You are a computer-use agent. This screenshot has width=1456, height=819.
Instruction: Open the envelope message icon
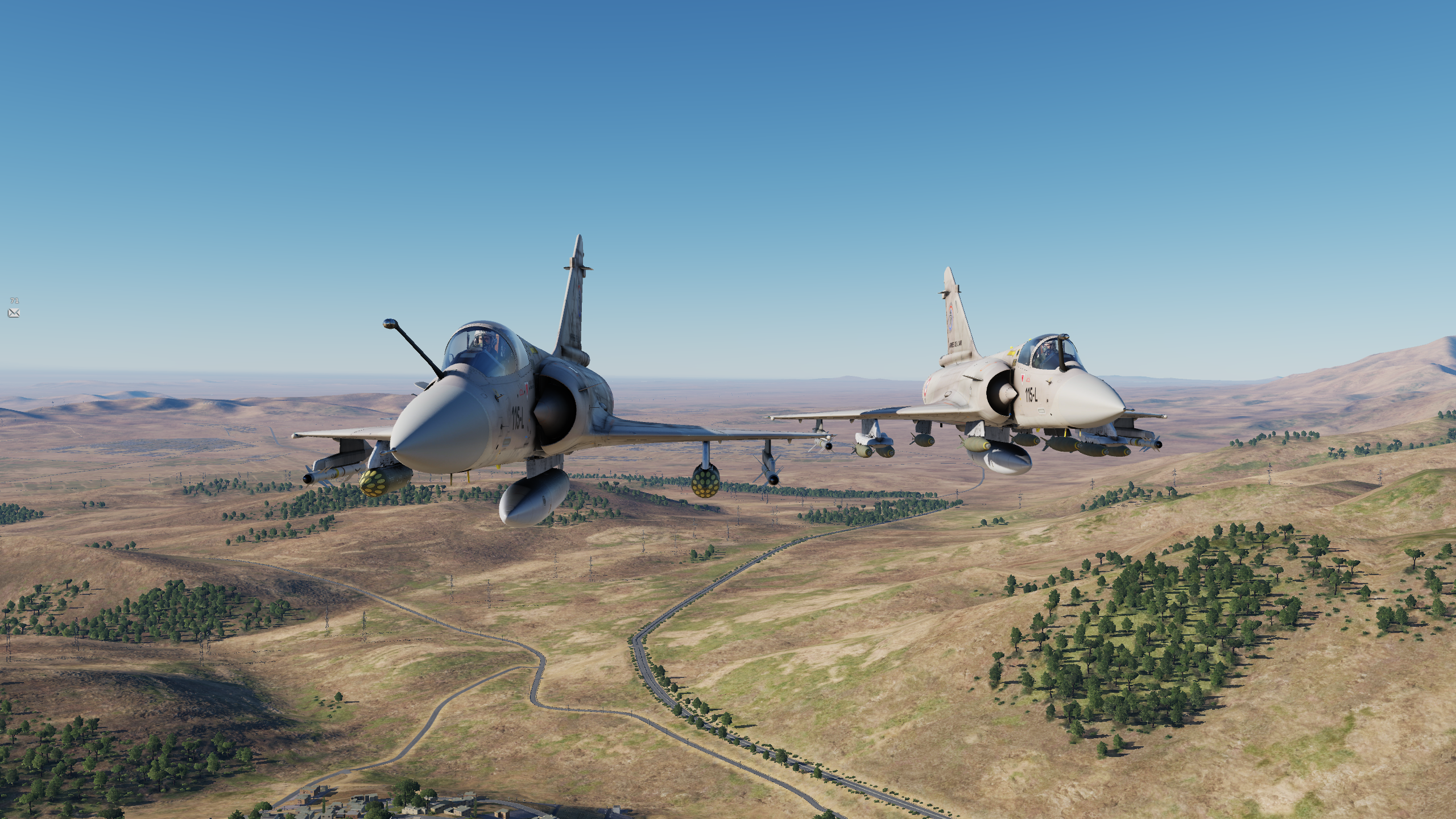coord(14,313)
